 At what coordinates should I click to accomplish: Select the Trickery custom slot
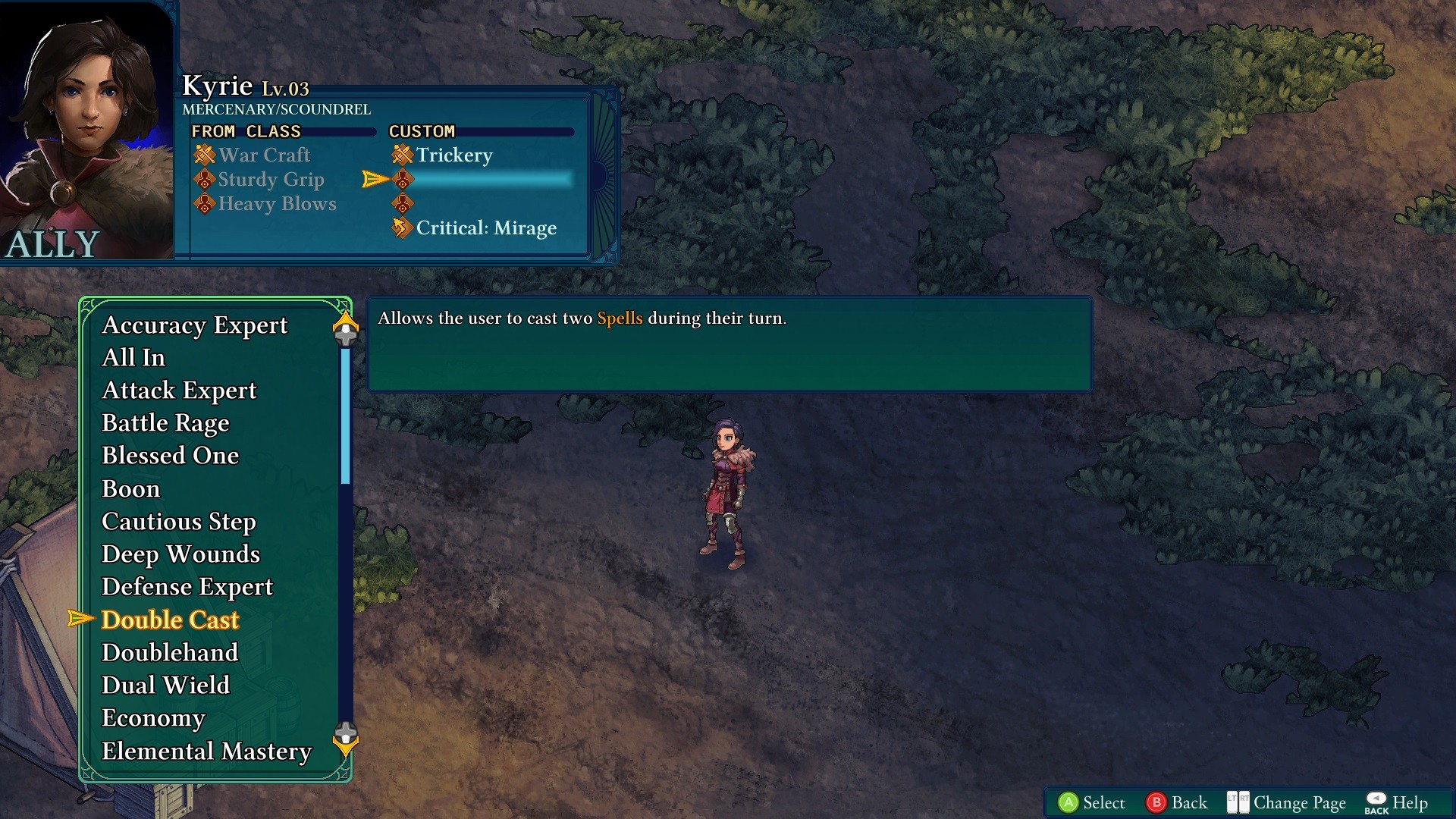pyautogui.click(x=453, y=155)
